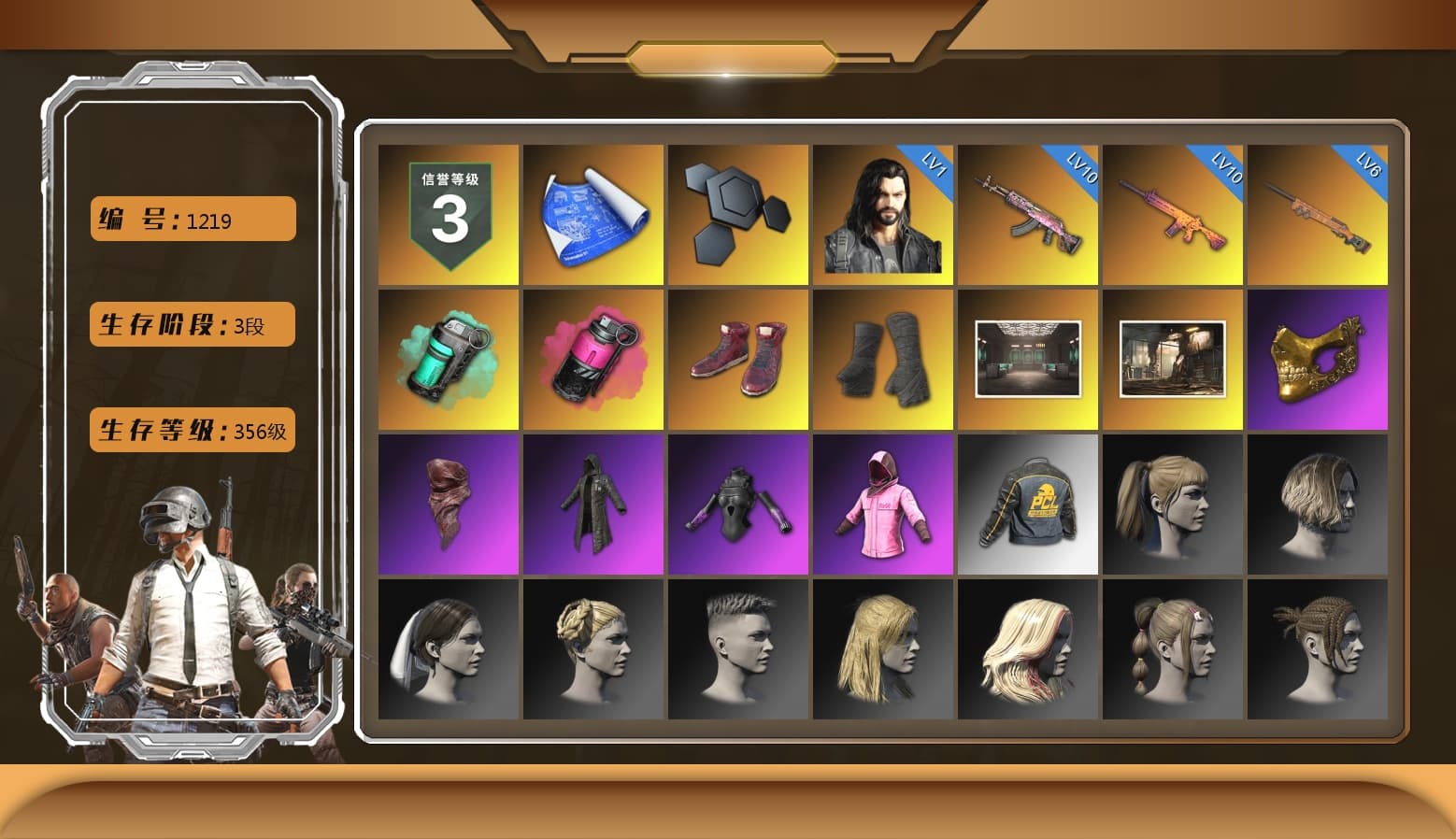Select the green smoke grenade skin
The image size is (1456, 839).
pos(447,358)
